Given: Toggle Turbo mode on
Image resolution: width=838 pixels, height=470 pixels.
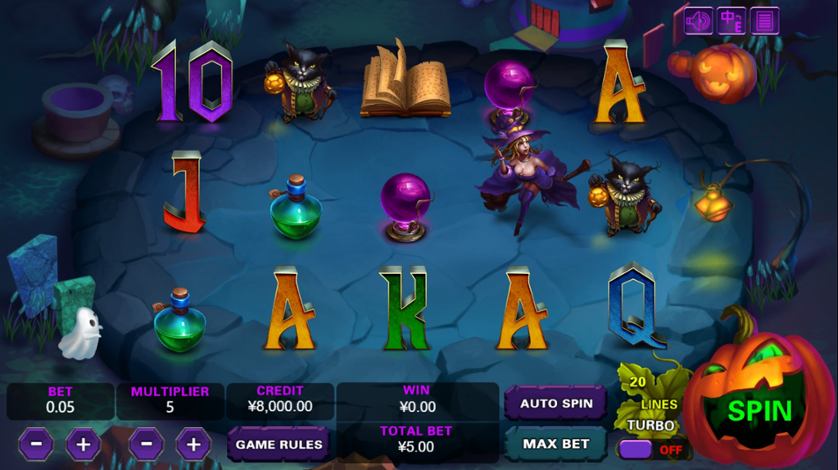Looking at the screenshot, I should click(648, 449).
